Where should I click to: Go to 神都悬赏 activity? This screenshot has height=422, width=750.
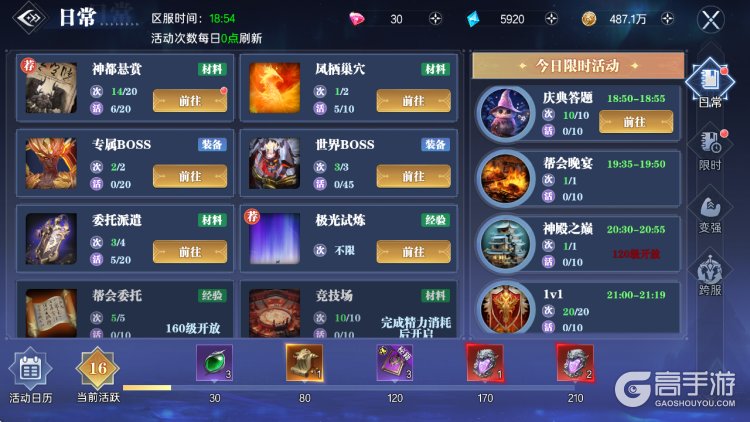click(x=189, y=101)
